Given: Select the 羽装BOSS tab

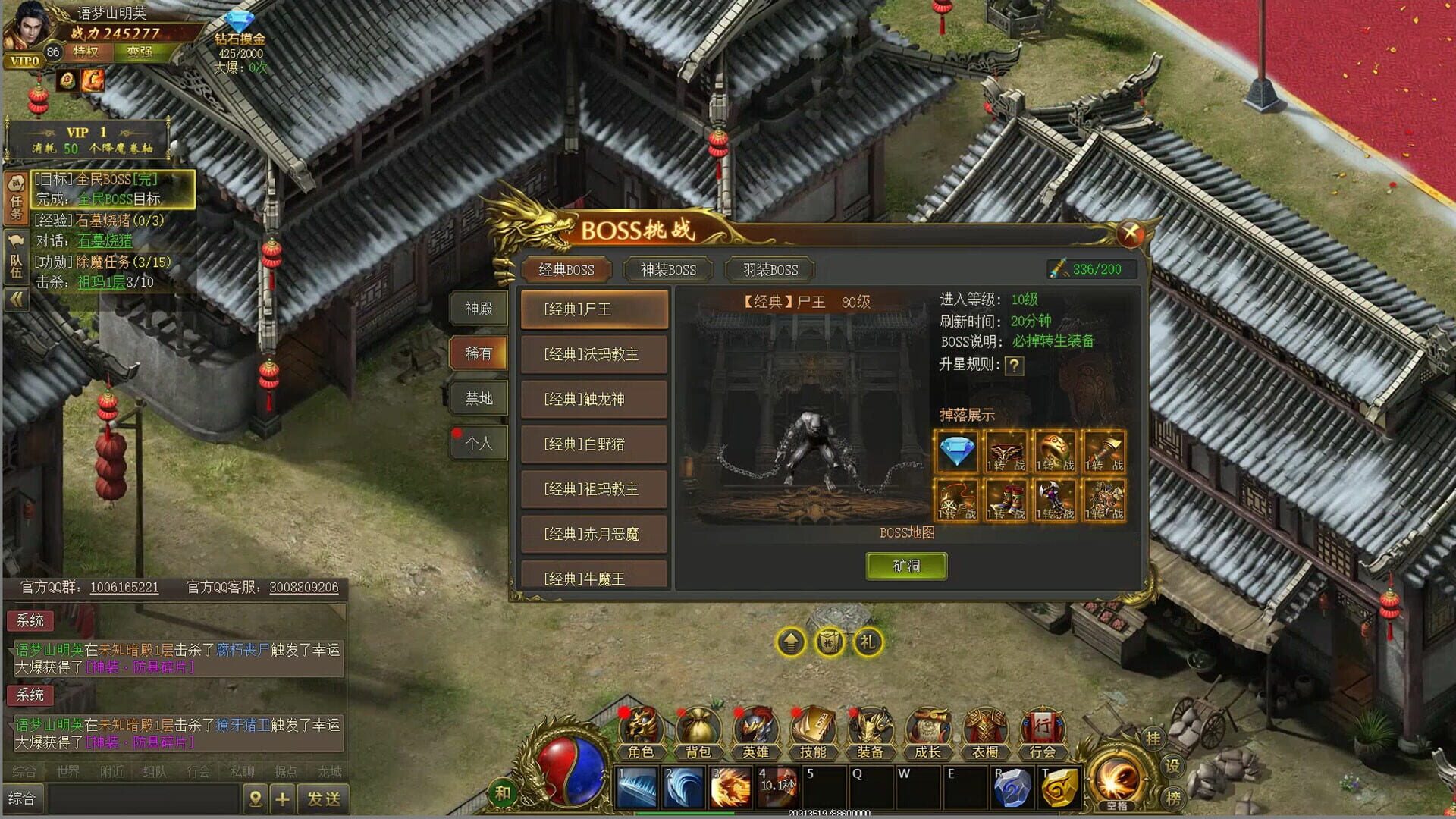Looking at the screenshot, I should point(770,270).
